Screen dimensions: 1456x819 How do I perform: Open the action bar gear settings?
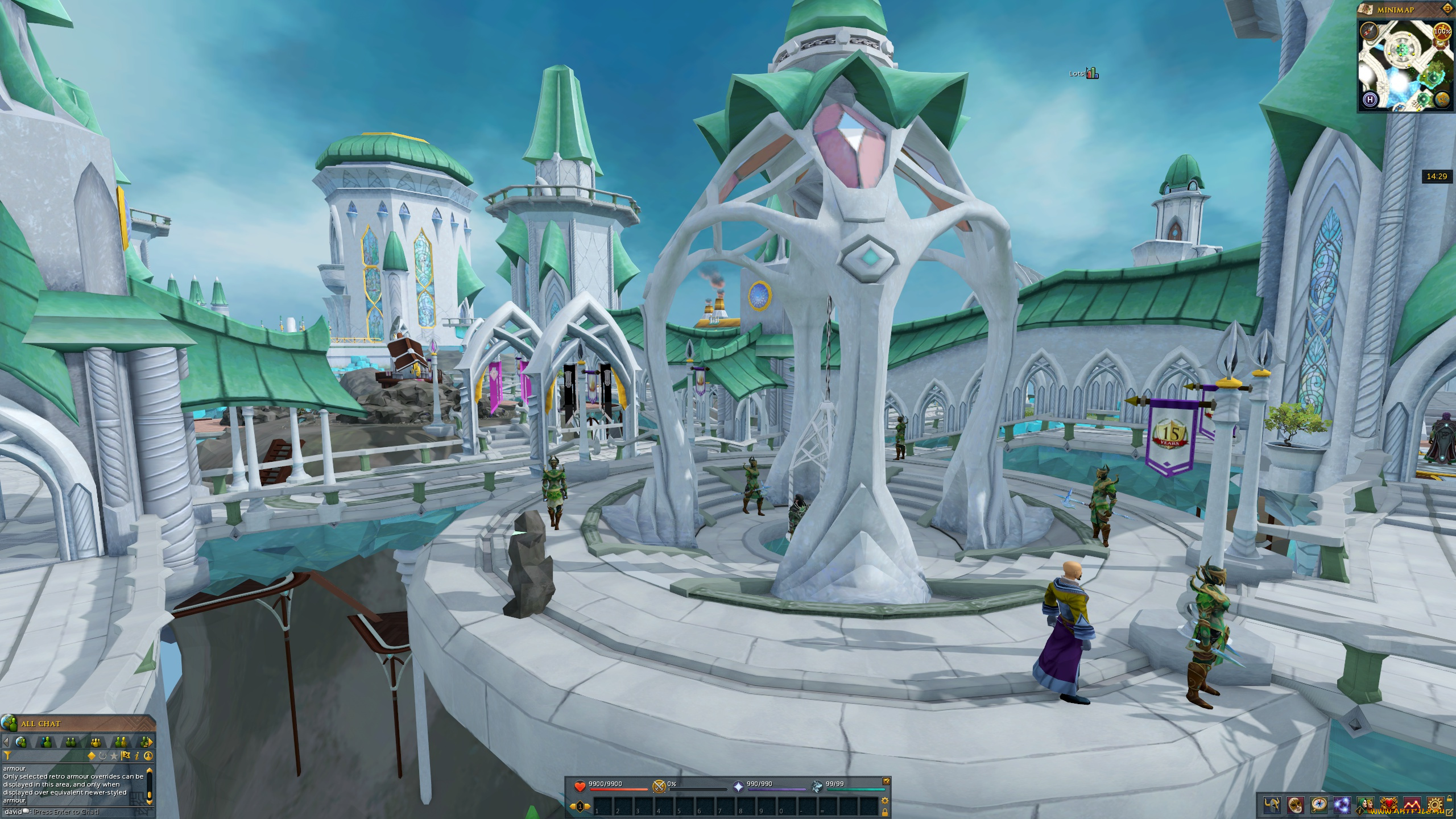pos(885,801)
